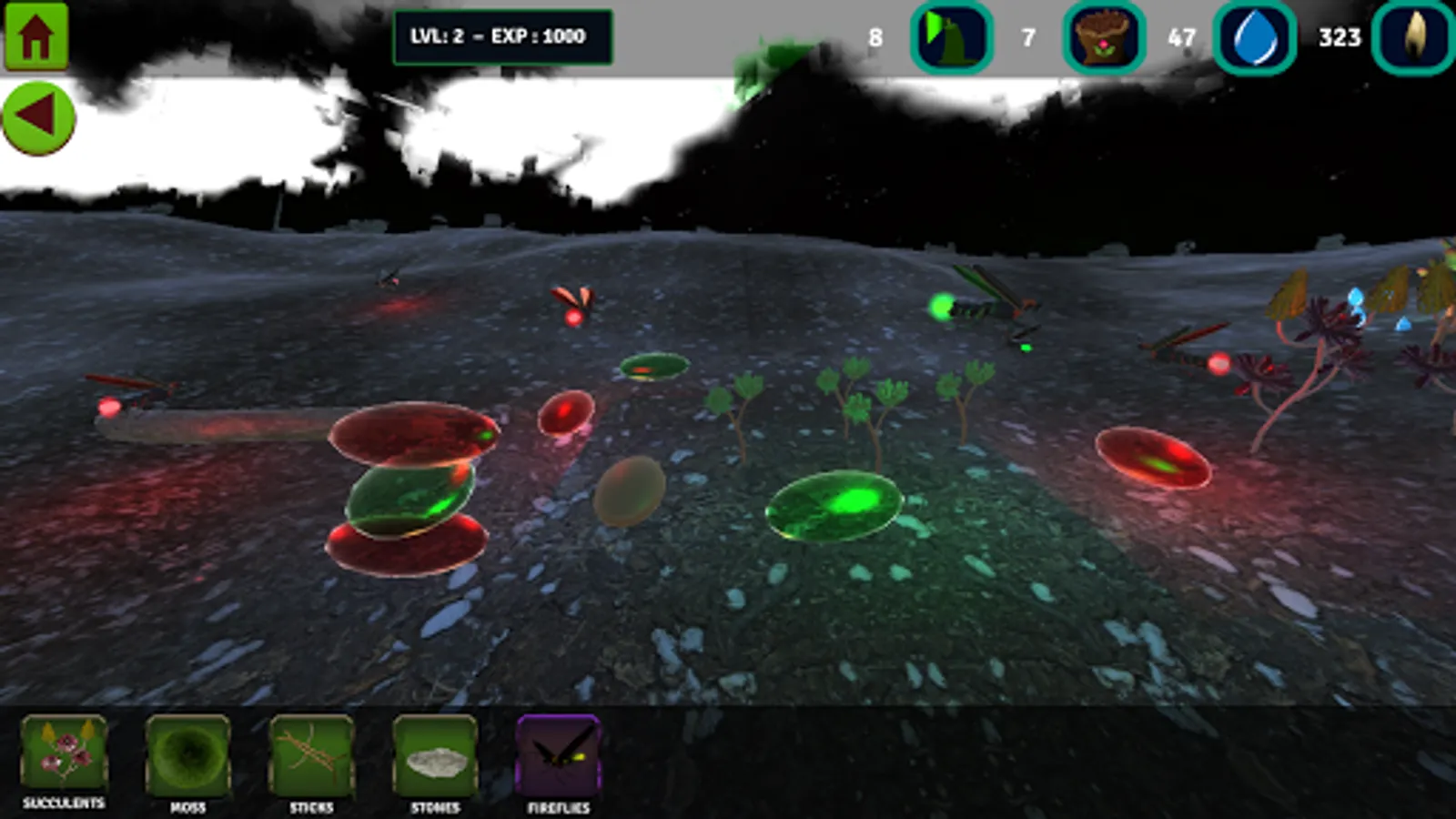Click the red back arrow button

38,117
